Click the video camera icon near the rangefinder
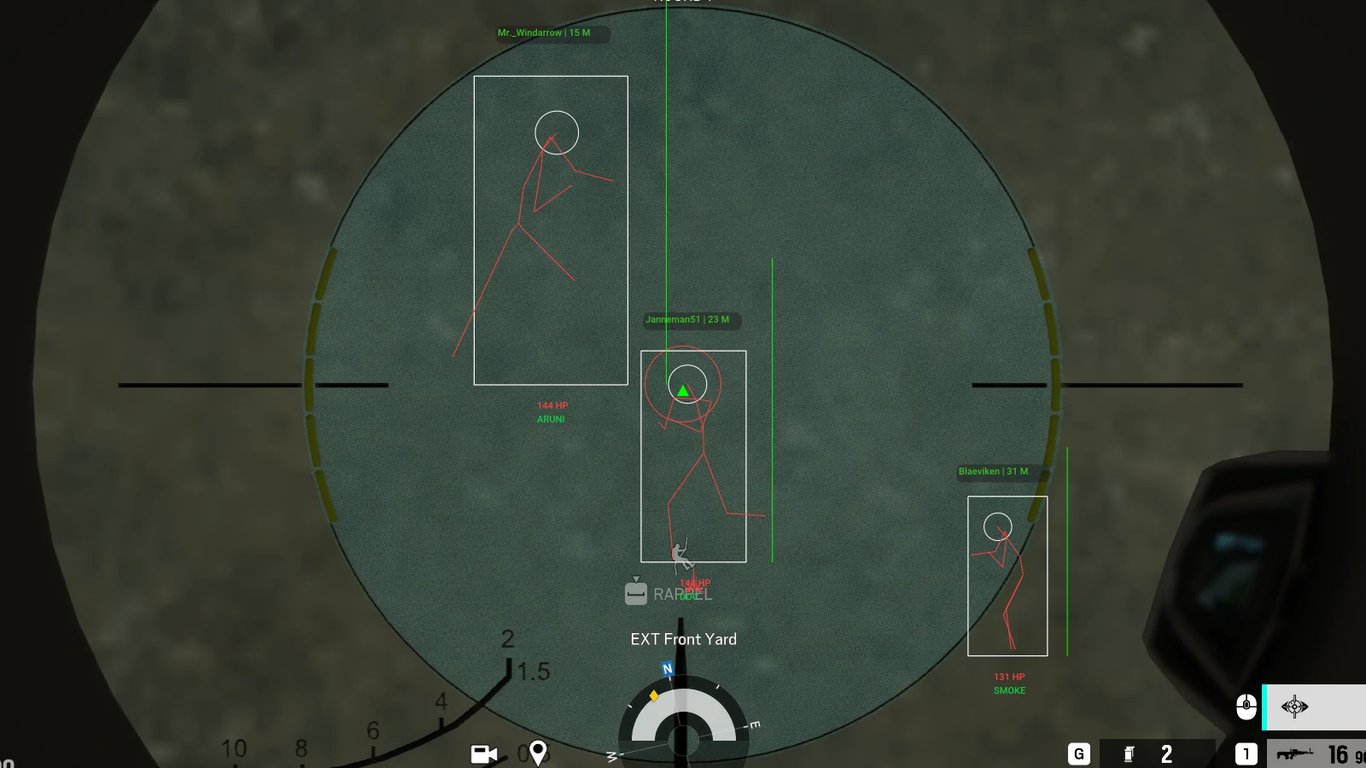The width and height of the screenshot is (1366, 768). pyautogui.click(x=483, y=754)
